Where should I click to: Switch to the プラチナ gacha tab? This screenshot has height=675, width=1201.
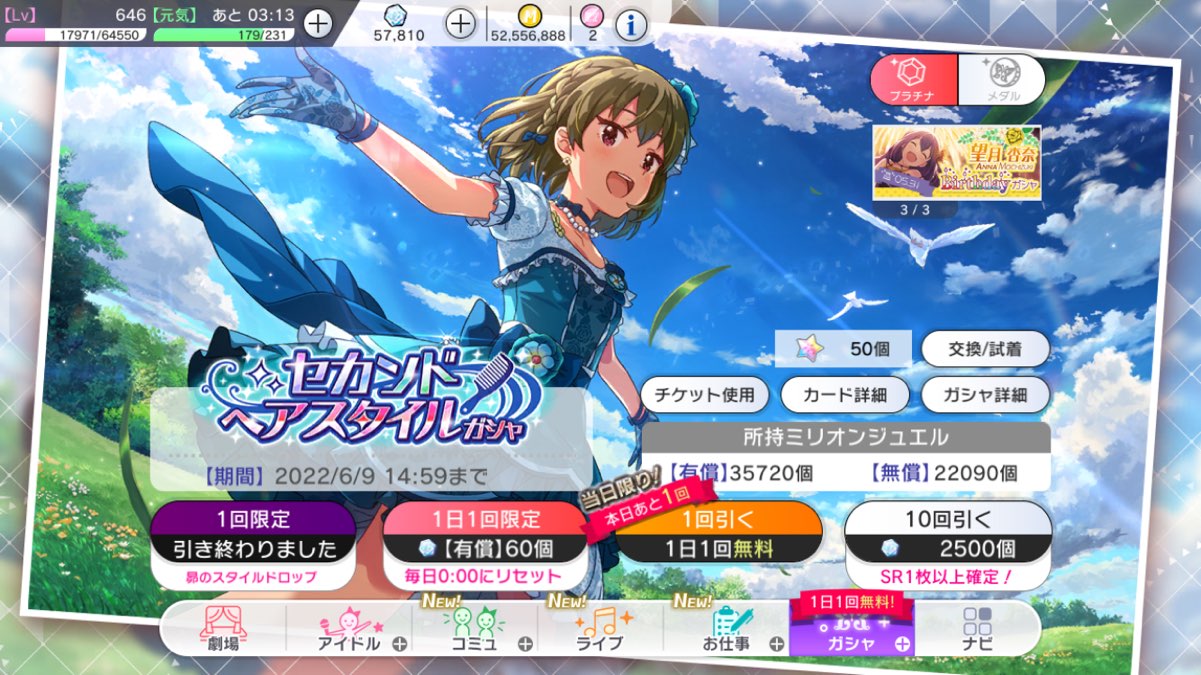pos(914,79)
